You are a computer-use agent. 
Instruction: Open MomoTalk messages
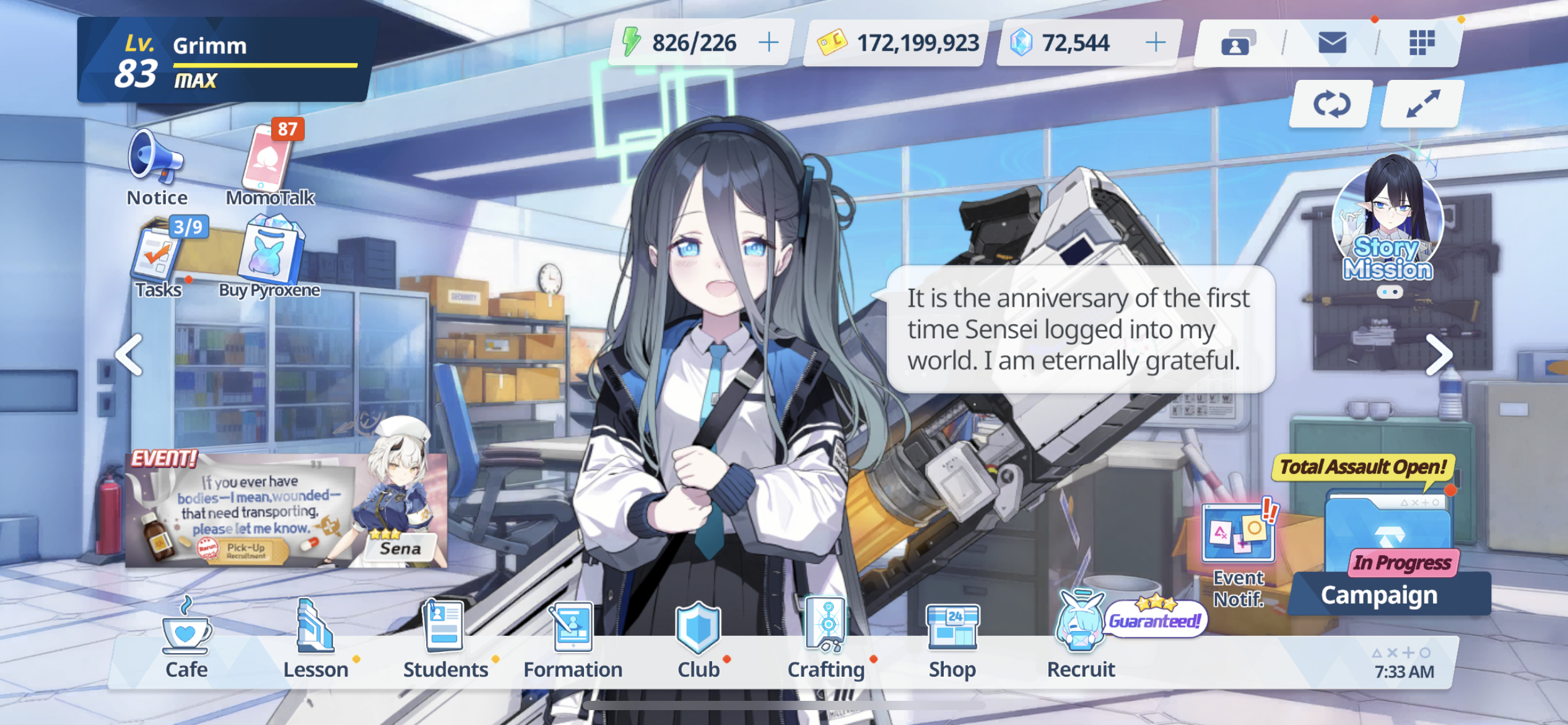[x=269, y=162]
